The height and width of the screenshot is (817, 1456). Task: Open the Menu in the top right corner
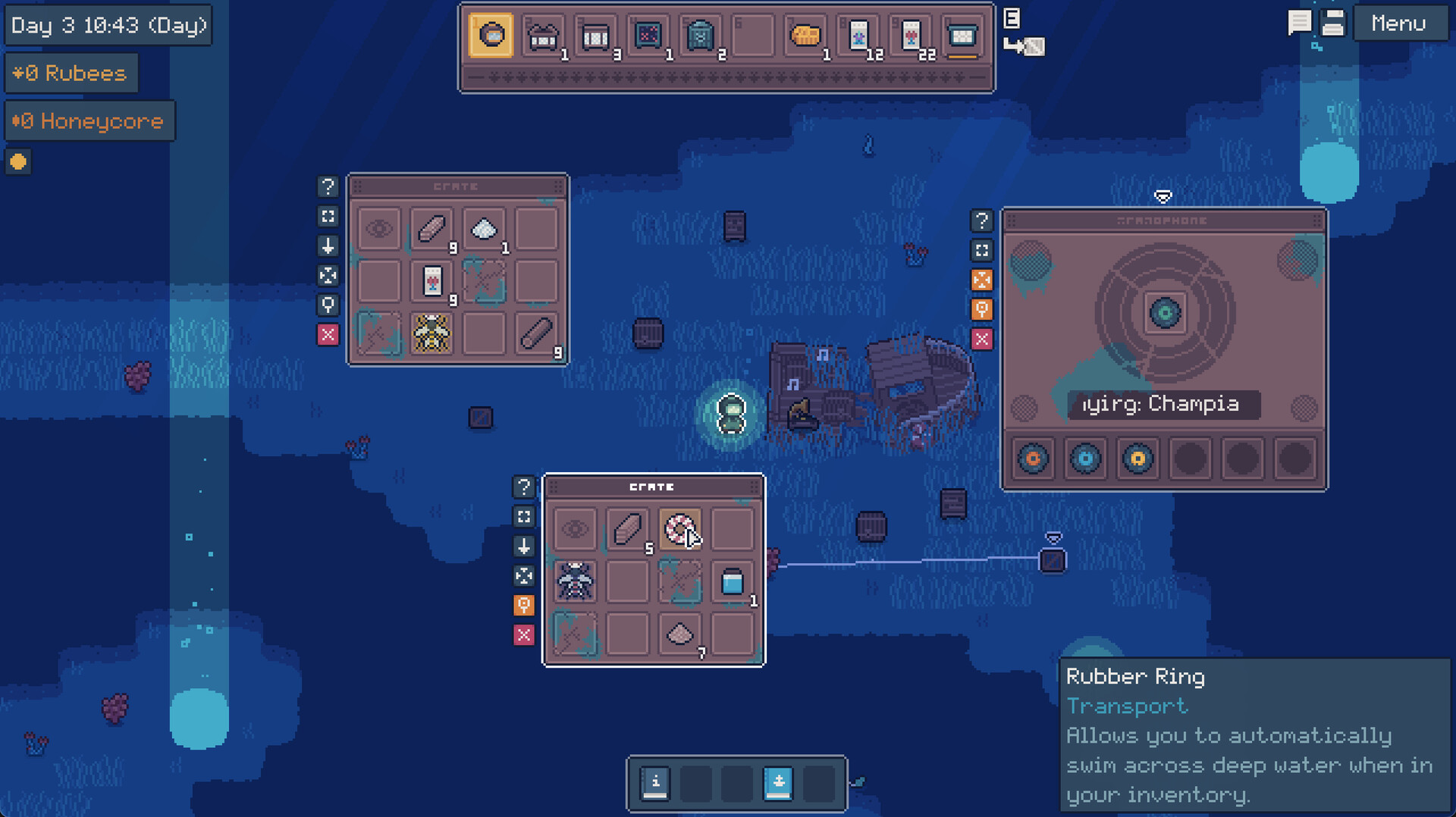(1399, 23)
